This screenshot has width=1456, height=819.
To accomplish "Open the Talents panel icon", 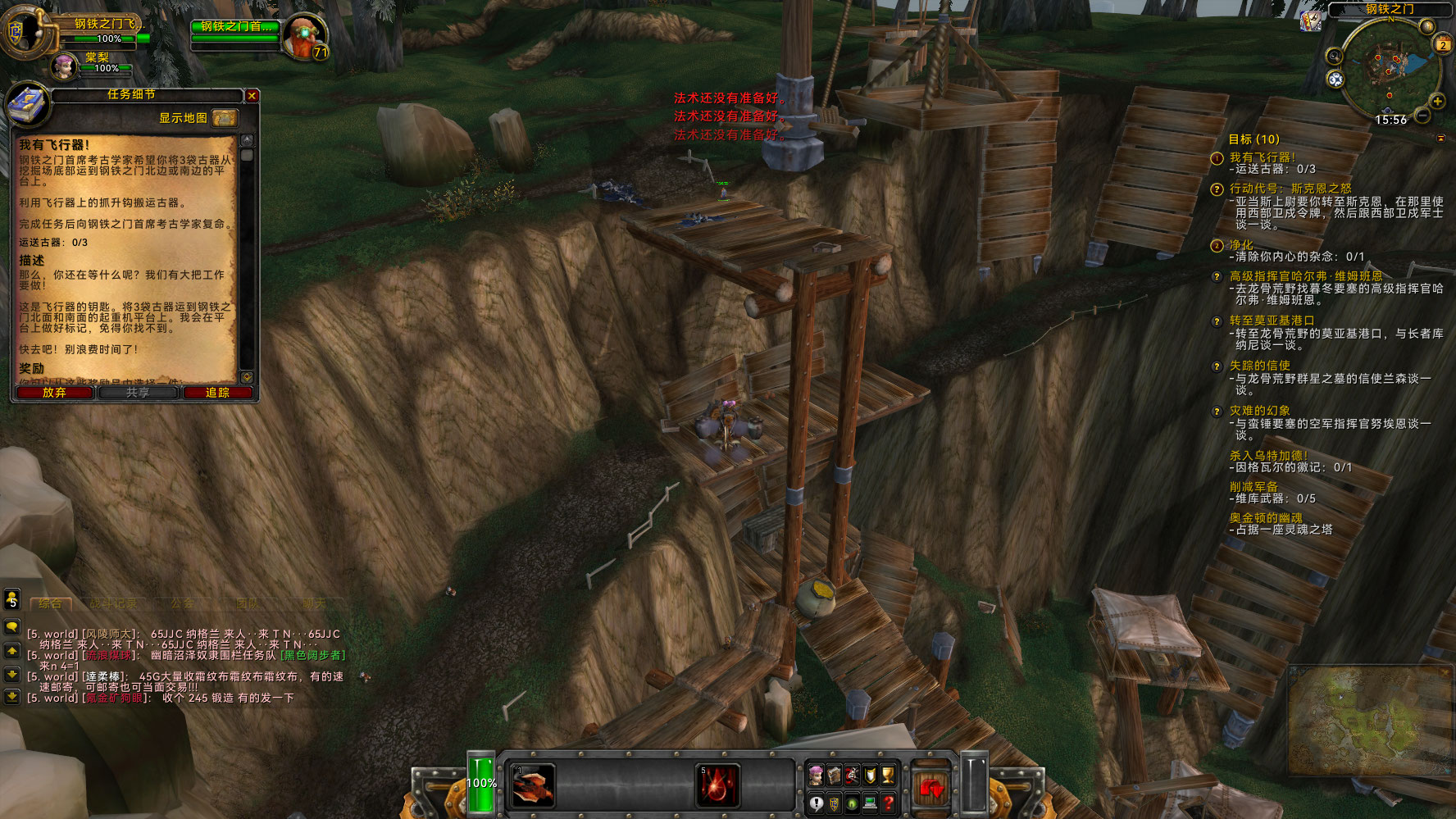I will point(852,776).
